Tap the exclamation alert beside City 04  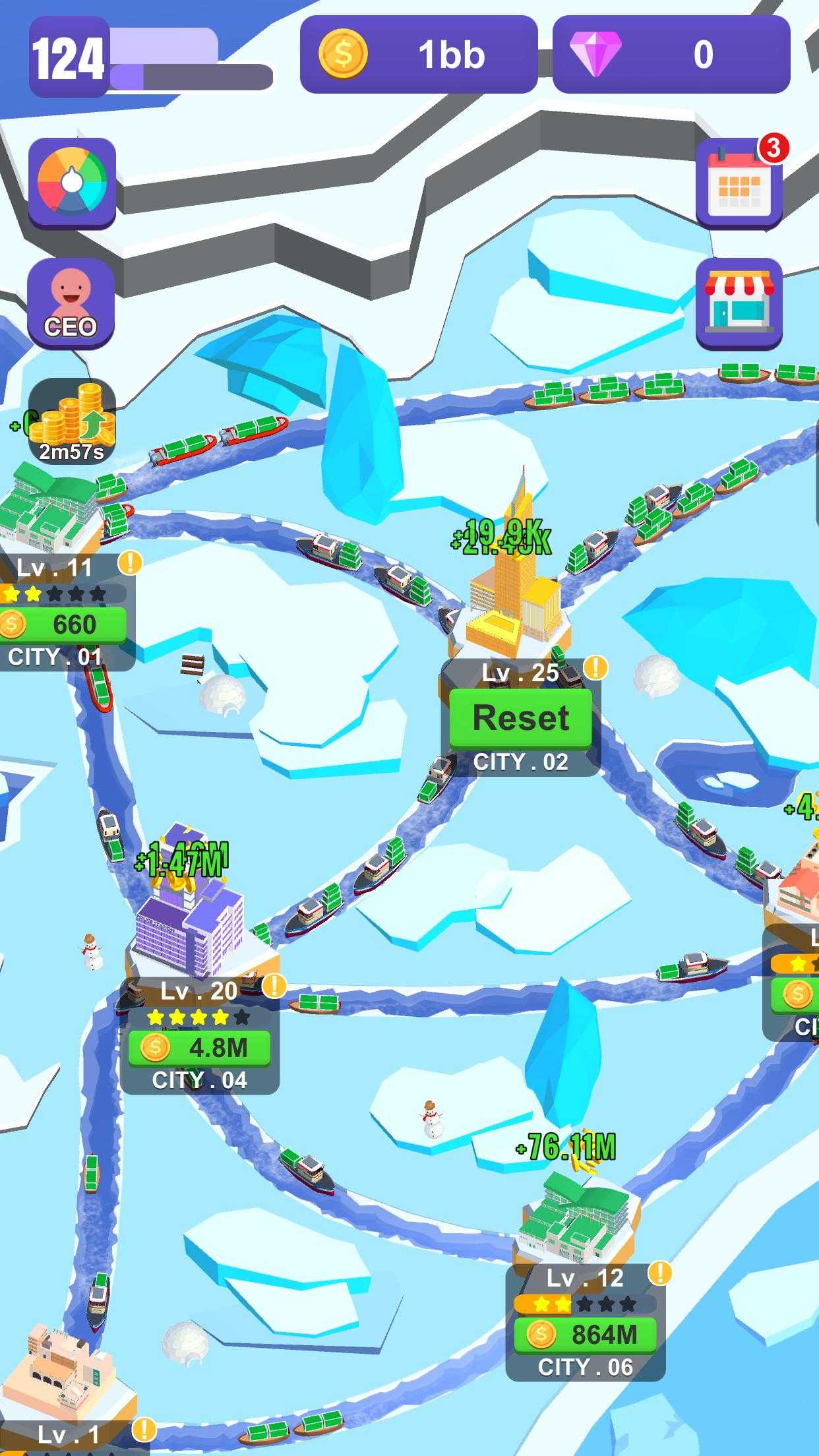tap(274, 986)
